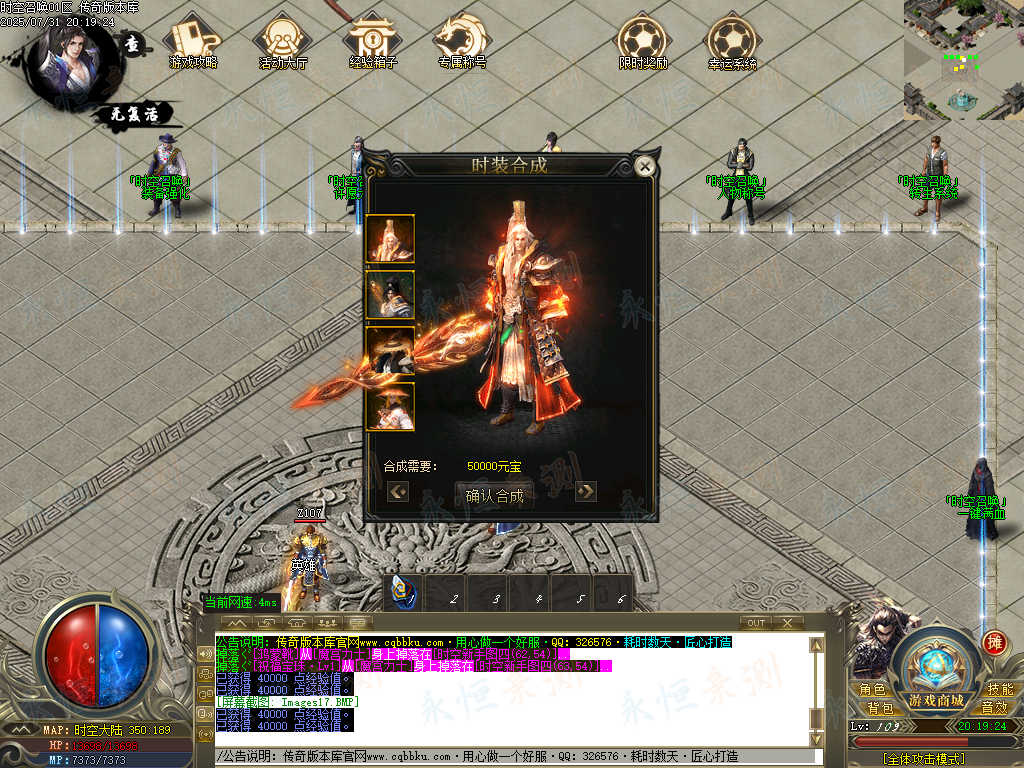Toggle the 音效 sound setting
This screenshot has width=1024, height=768.
[x=993, y=708]
